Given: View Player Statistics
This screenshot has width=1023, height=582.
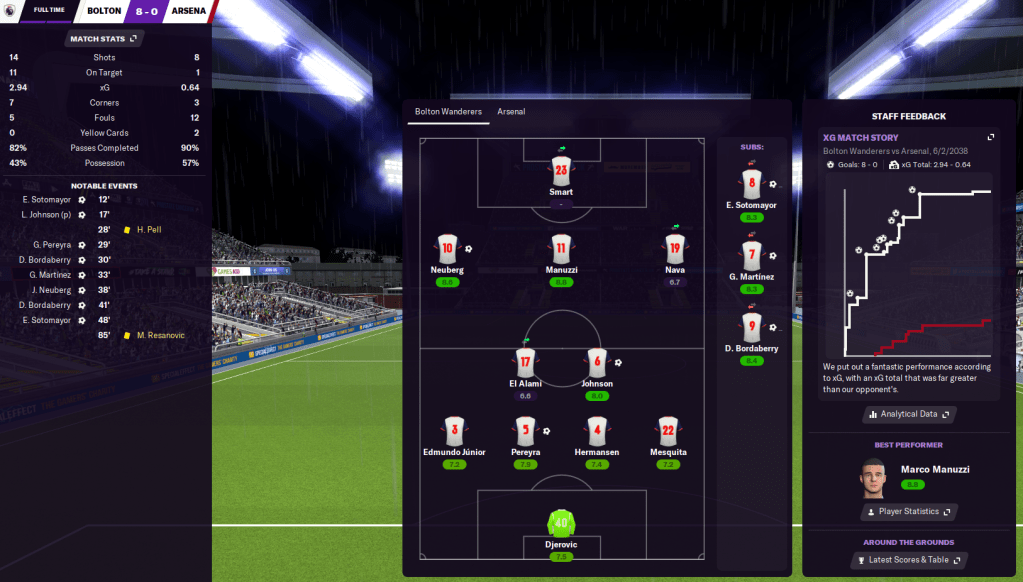Looking at the screenshot, I should click(909, 512).
